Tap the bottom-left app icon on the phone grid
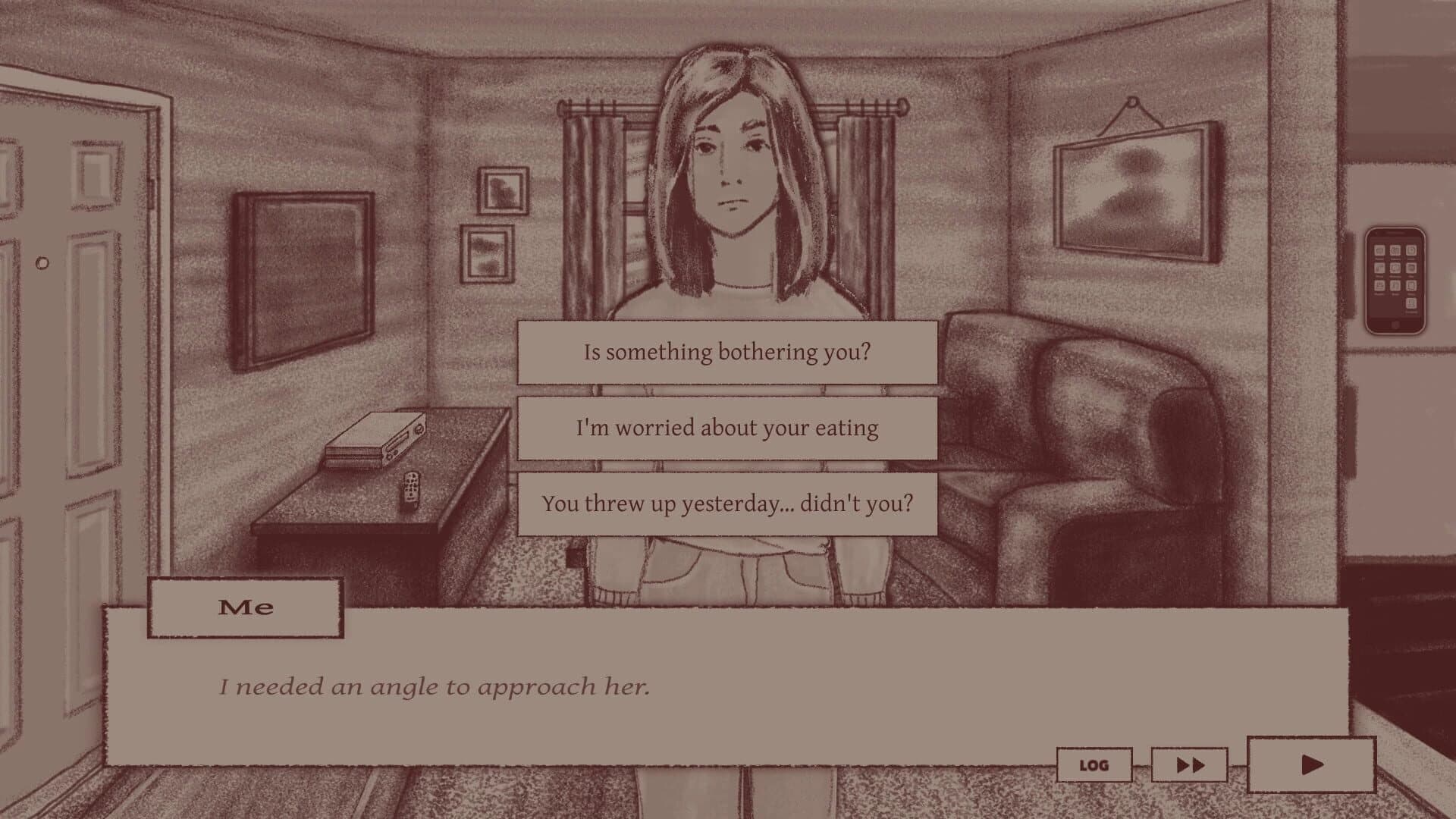The image size is (1456, 819). [1380, 286]
